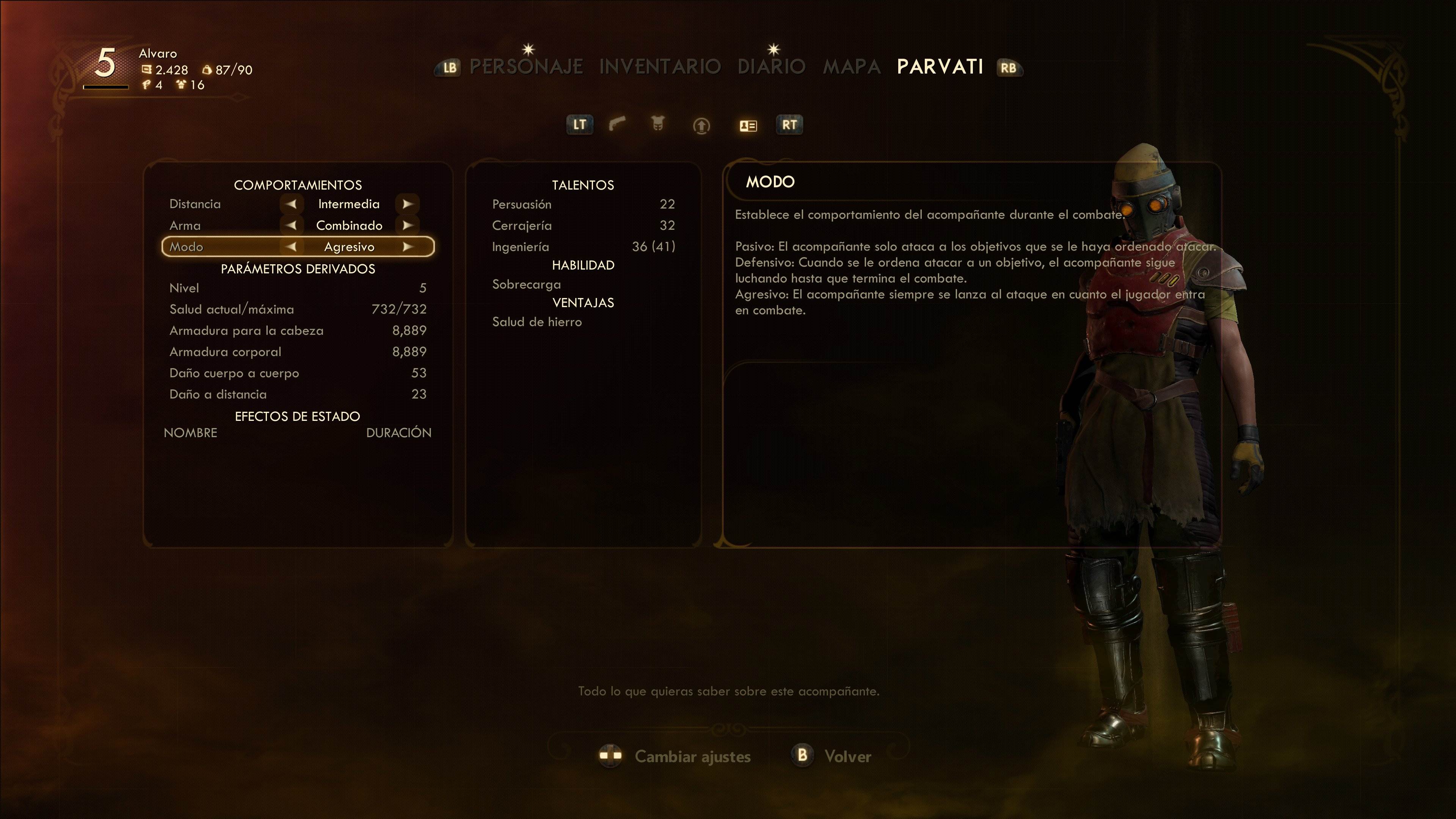Select the PARVATI companion tab
The height and width of the screenshot is (819, 1456).
click(940, 67)
